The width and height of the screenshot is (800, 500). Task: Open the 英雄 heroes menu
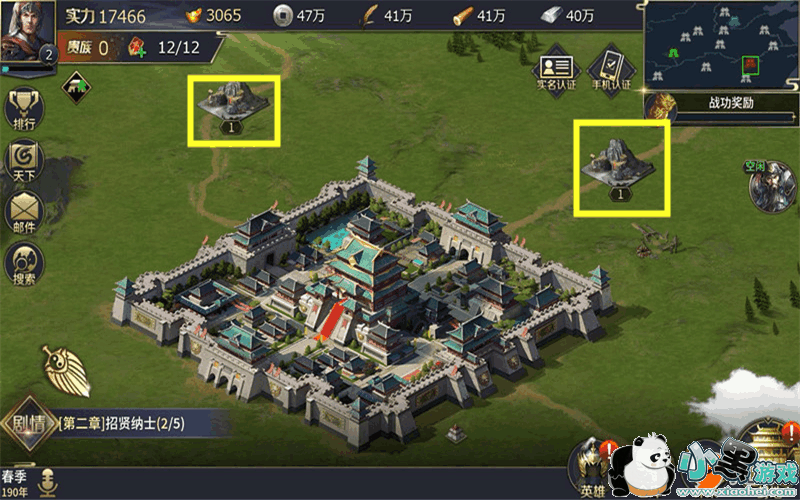pos(592,468)
